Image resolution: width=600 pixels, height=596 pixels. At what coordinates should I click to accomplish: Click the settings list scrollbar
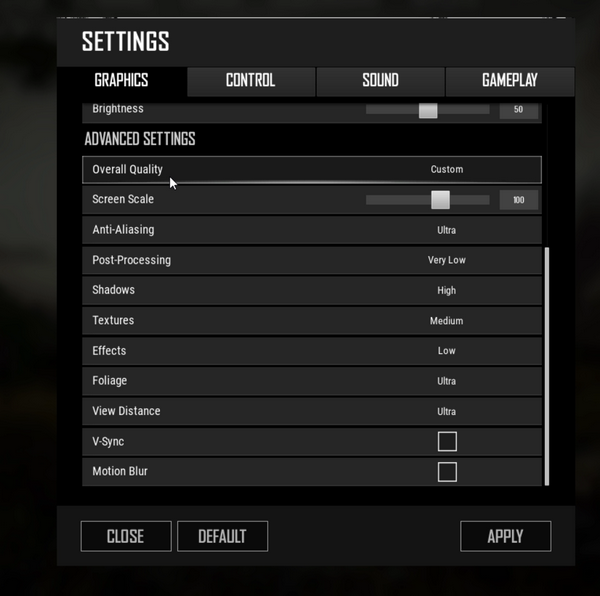[547, 365]
